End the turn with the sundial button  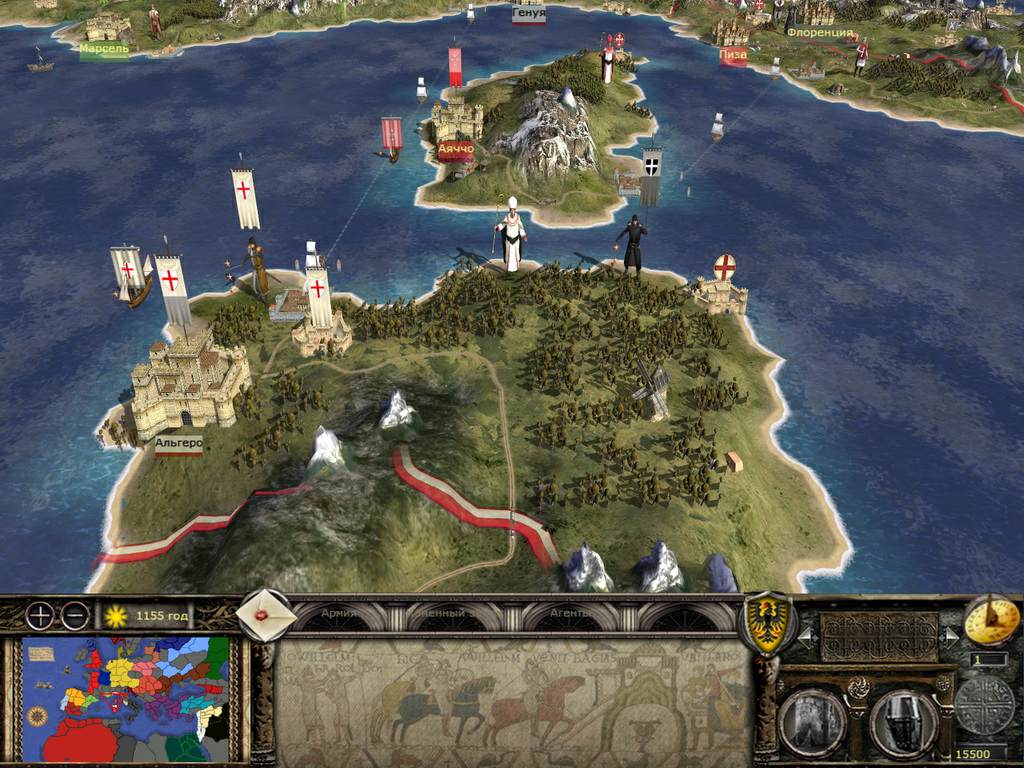991,620
